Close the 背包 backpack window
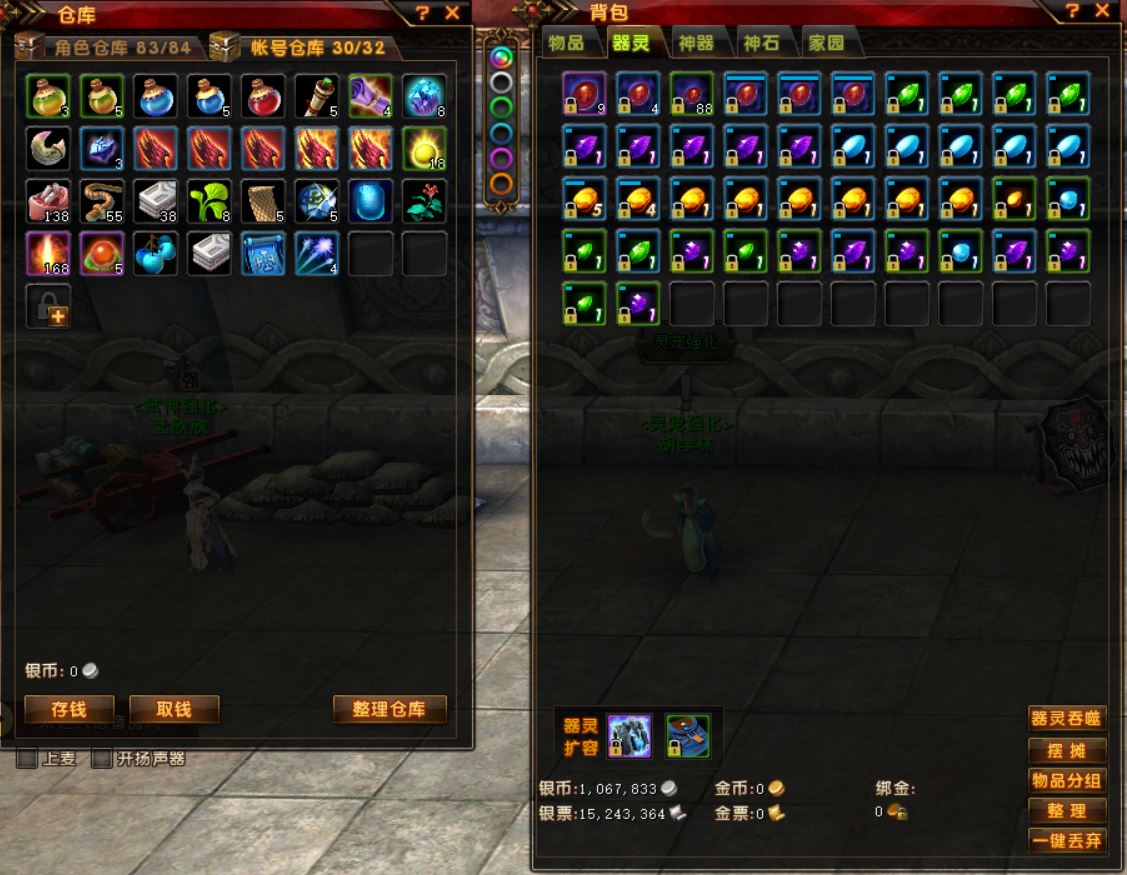This screenshot has width=1127, height=875. click(x=1102, y=11)
